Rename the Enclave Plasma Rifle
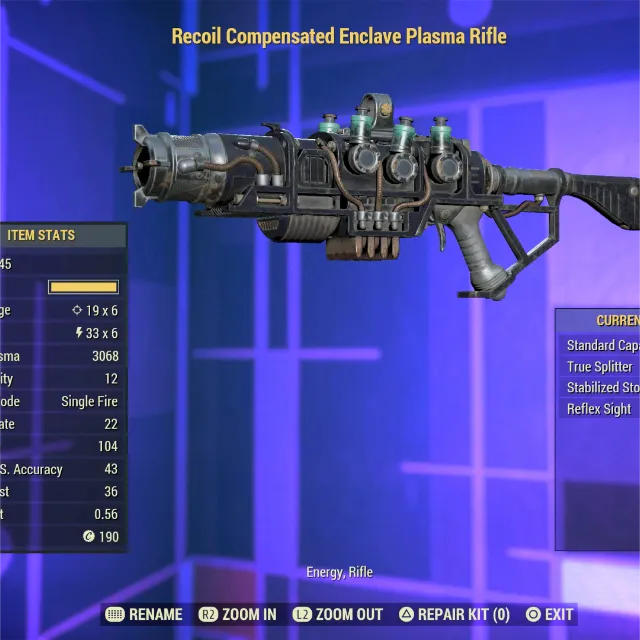This screenshot has height=640, width=640. click(x=144, y=614)
